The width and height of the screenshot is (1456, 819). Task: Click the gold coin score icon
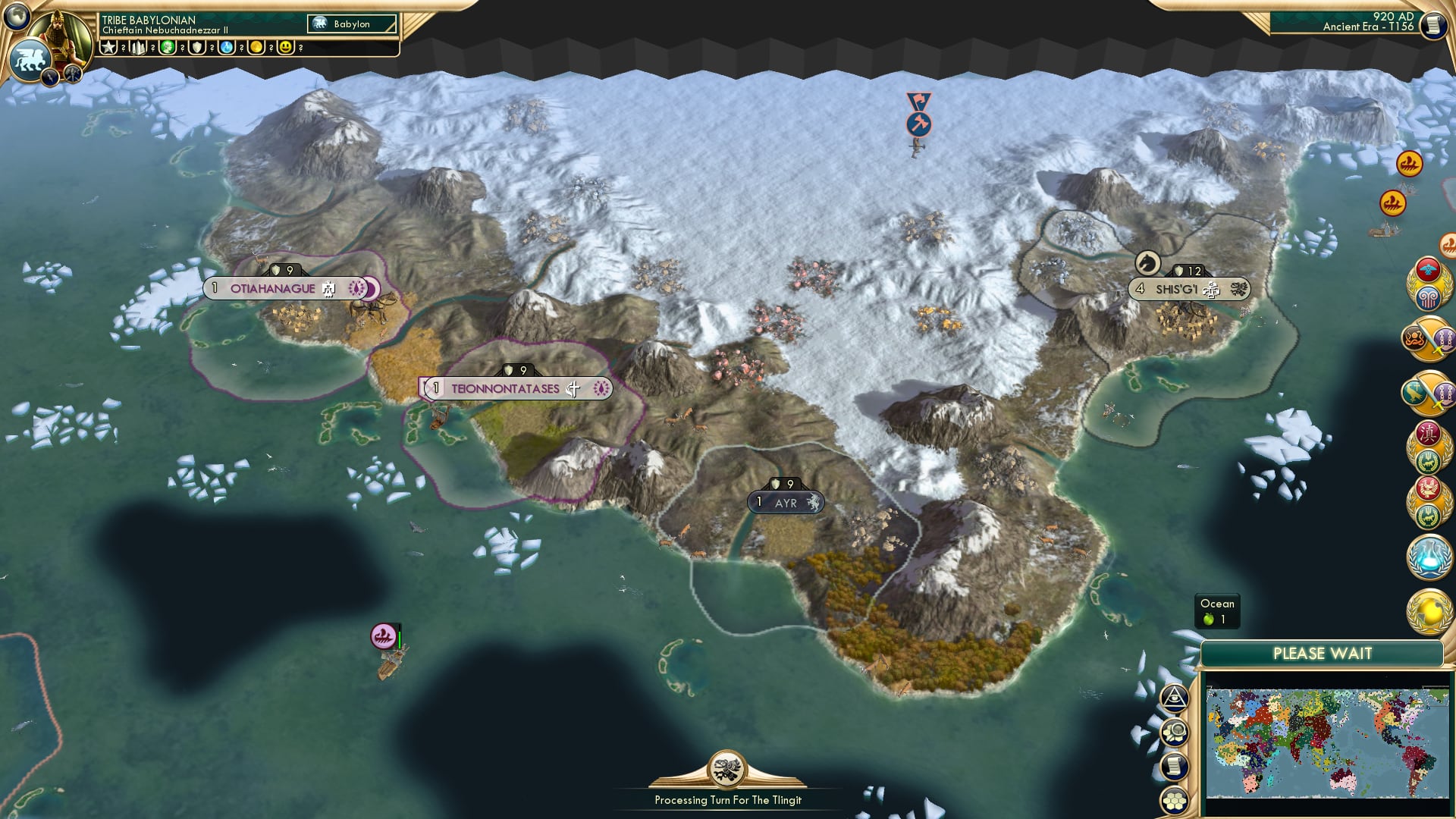coord(257,46)
